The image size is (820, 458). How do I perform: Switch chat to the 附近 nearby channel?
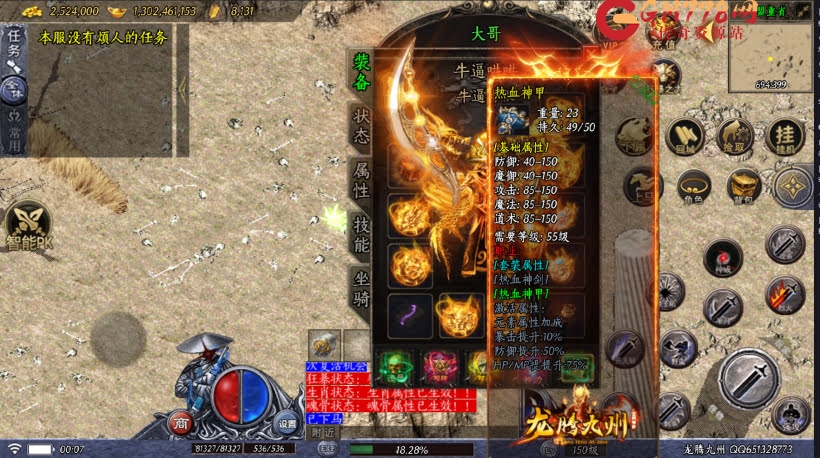323,433
